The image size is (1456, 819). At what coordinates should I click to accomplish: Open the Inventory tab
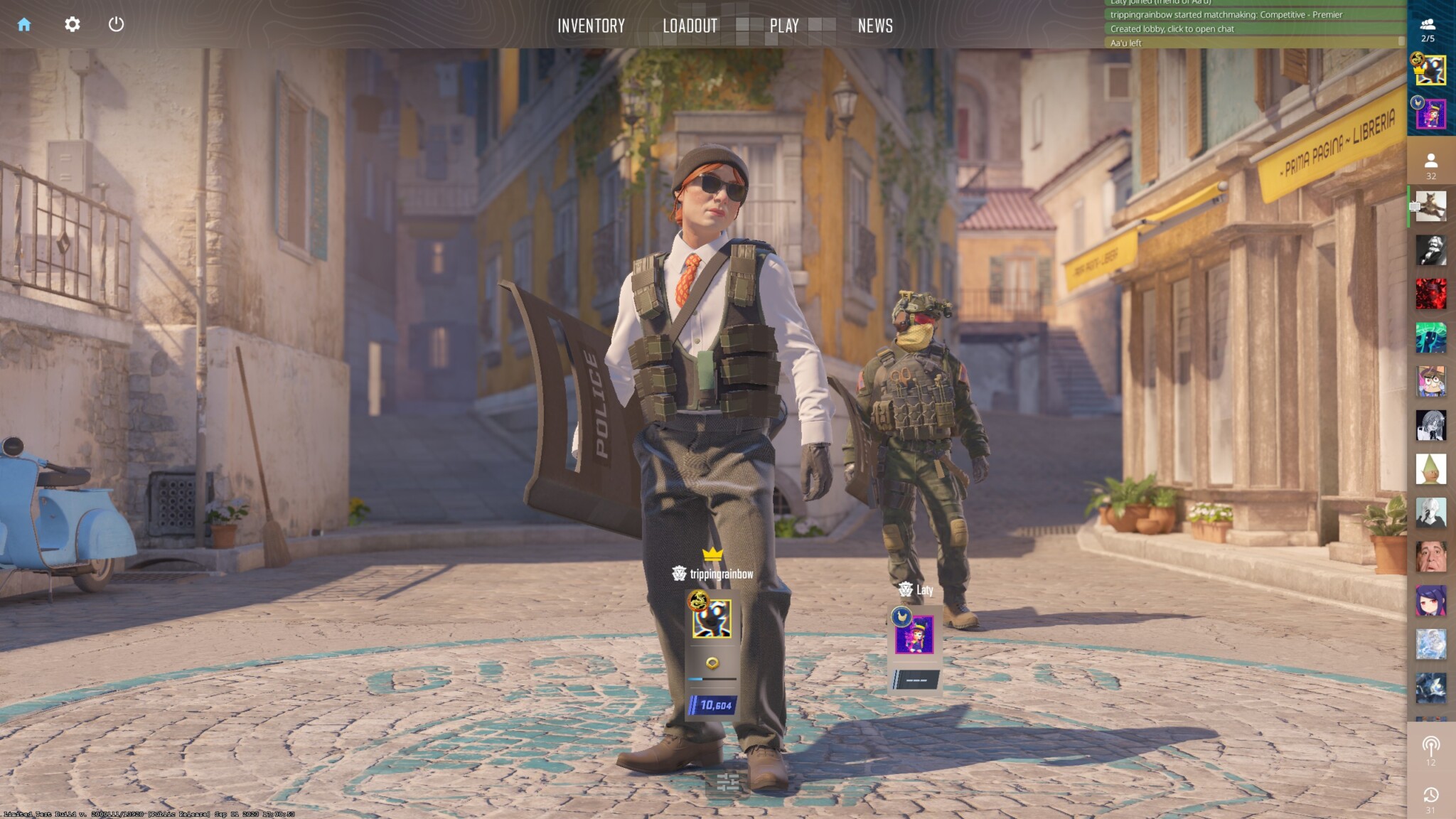coord(591,26)
